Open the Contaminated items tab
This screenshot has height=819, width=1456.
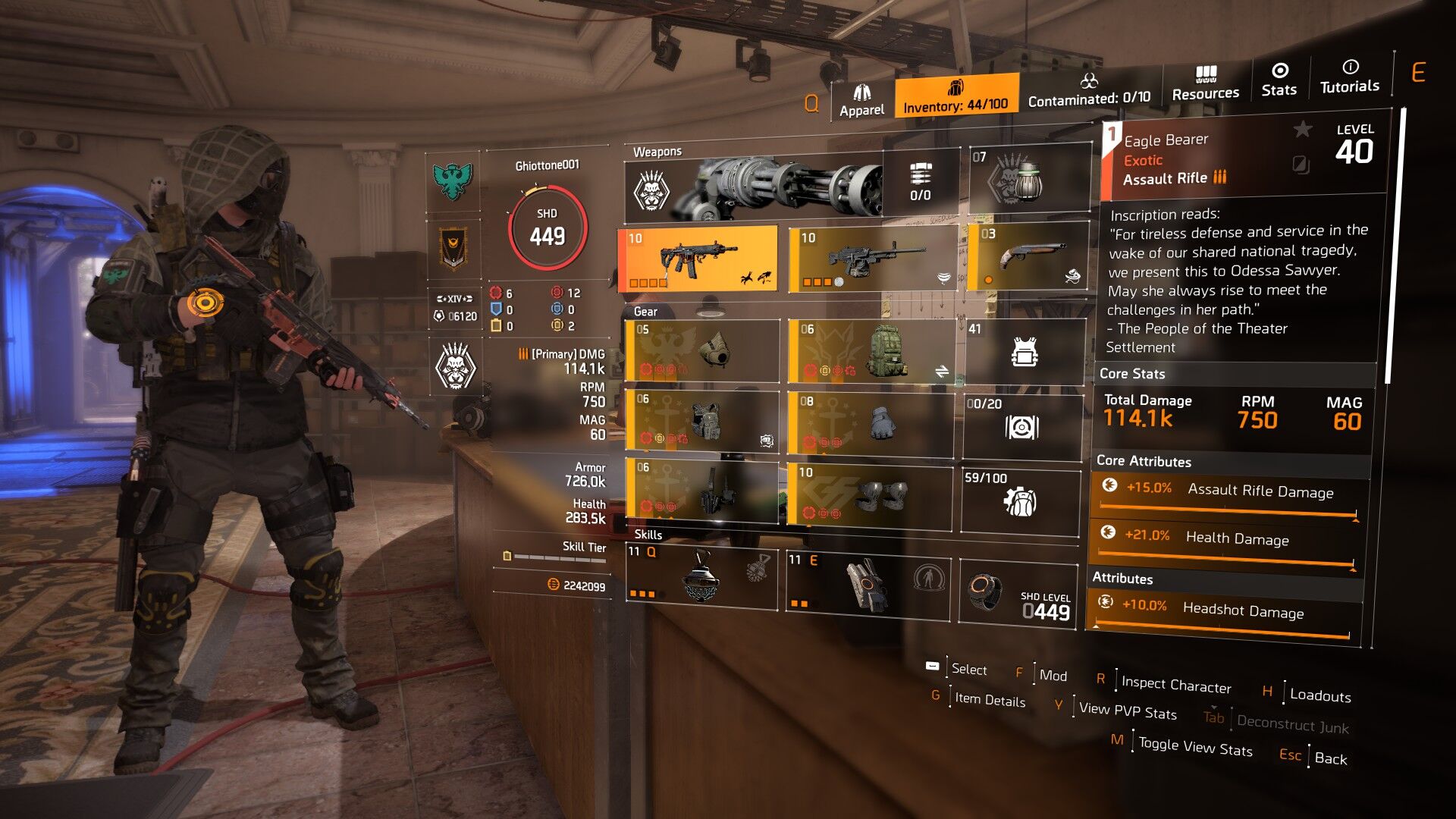pyautogui.click(x=1089, y=90)
